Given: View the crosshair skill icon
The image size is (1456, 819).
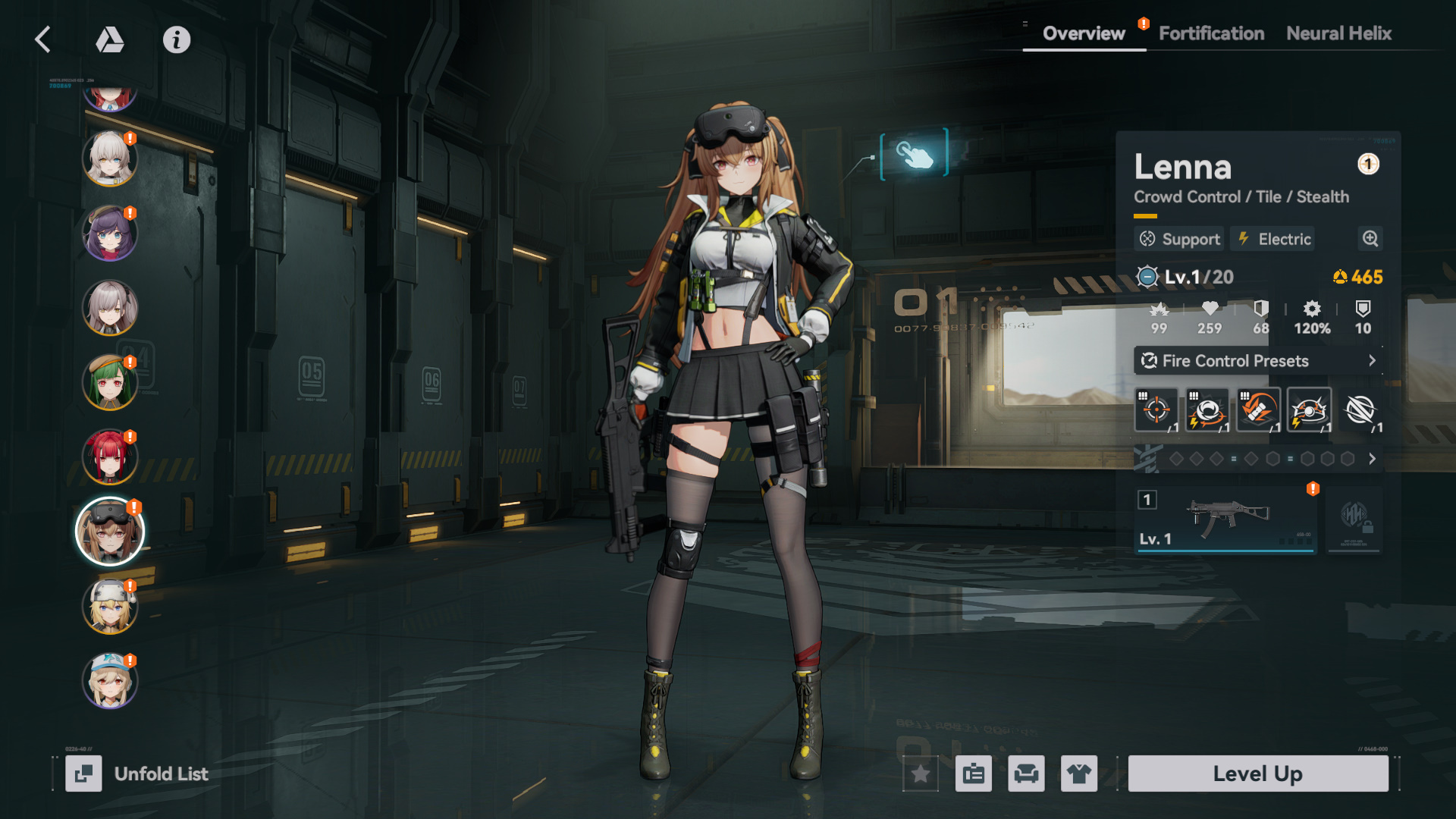Looking at the screenshot, I should tap(1156, 410).
